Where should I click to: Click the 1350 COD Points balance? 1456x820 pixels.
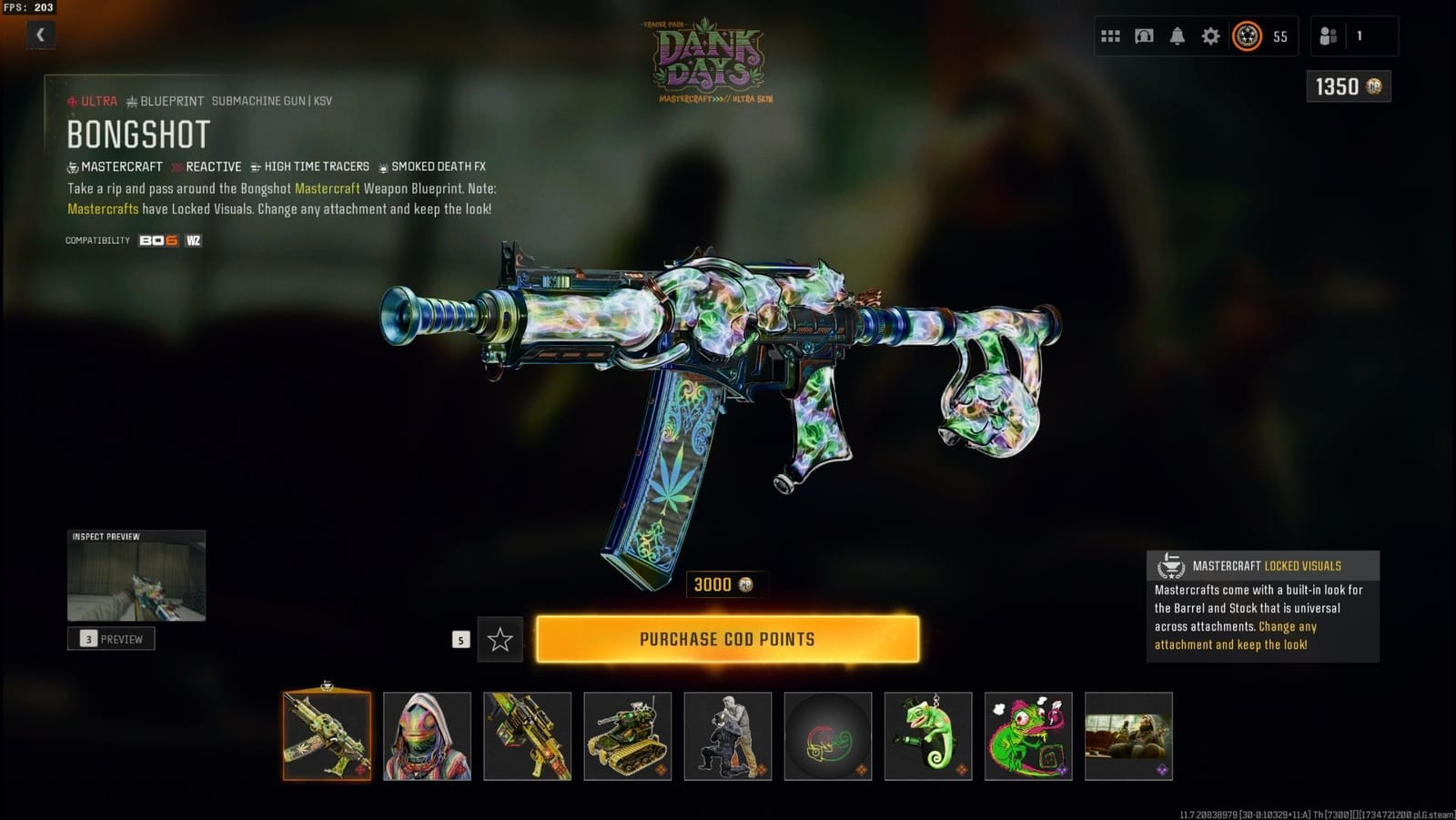[1348, 85]
